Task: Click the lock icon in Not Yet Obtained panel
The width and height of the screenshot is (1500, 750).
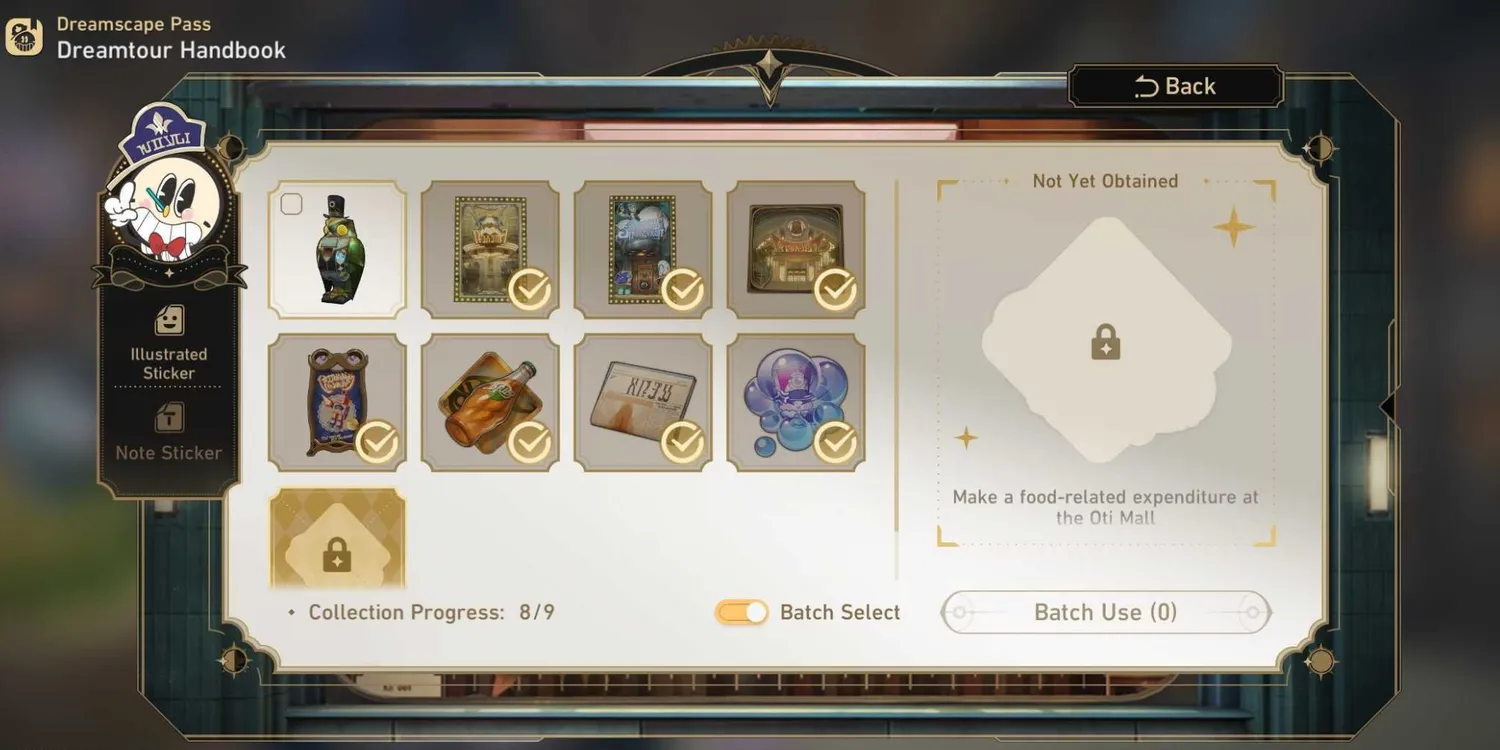Action: (x=1105, y=343)
